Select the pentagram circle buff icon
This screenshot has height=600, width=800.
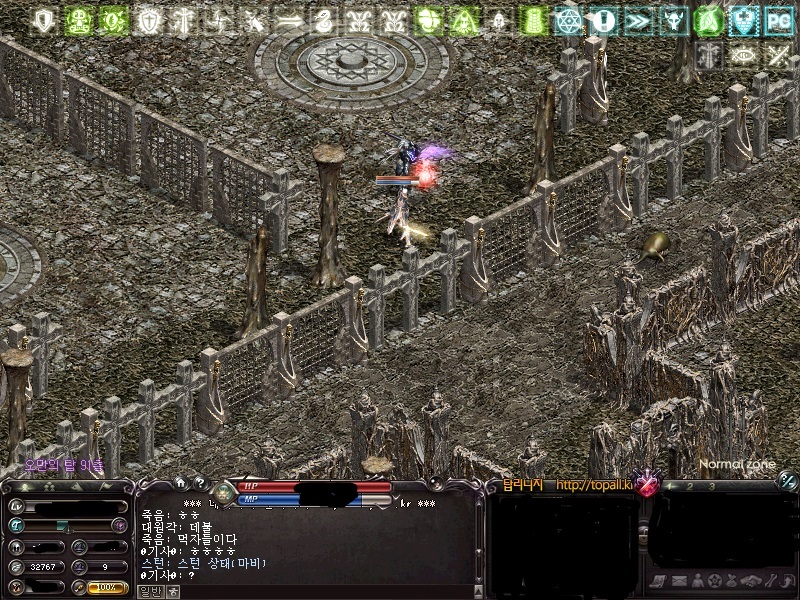(568, 20)
